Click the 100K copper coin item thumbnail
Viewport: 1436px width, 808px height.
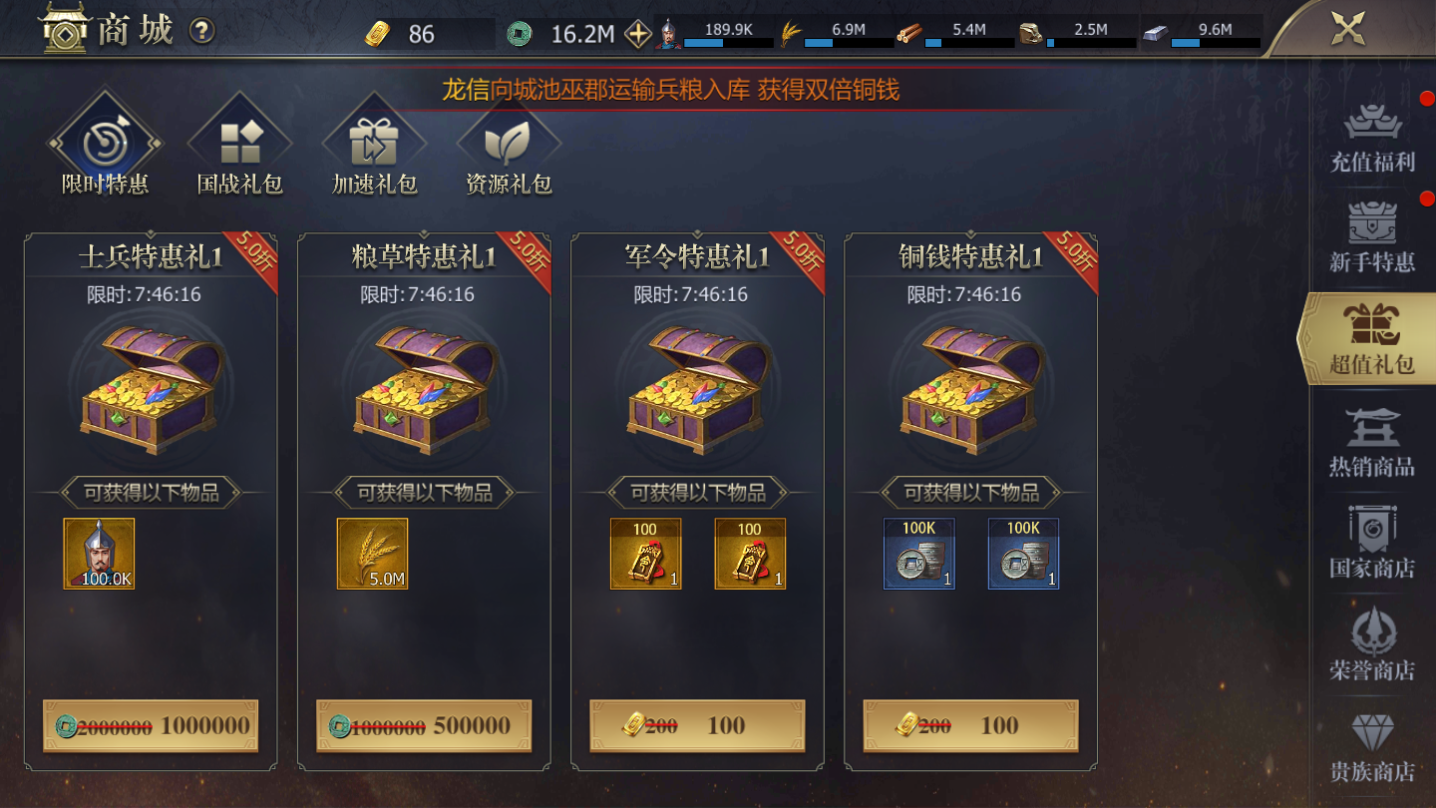pyautogui.click(x=918, y=553)
